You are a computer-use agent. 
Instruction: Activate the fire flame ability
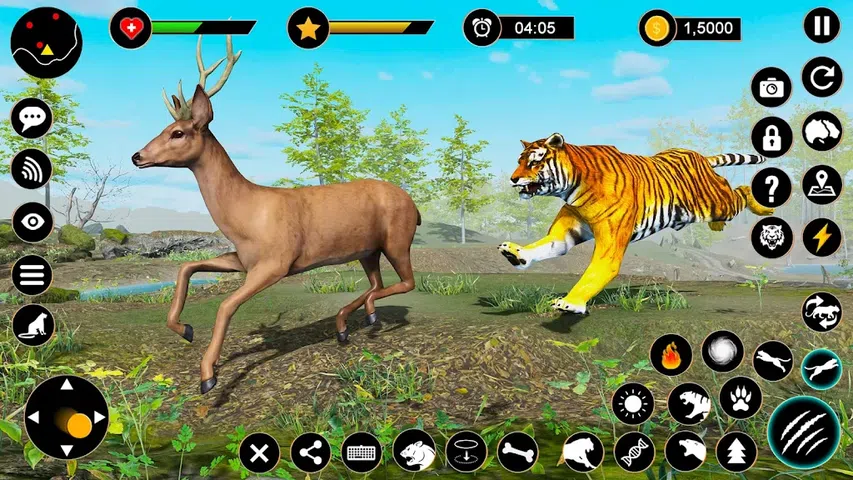(x=670, y=354)
